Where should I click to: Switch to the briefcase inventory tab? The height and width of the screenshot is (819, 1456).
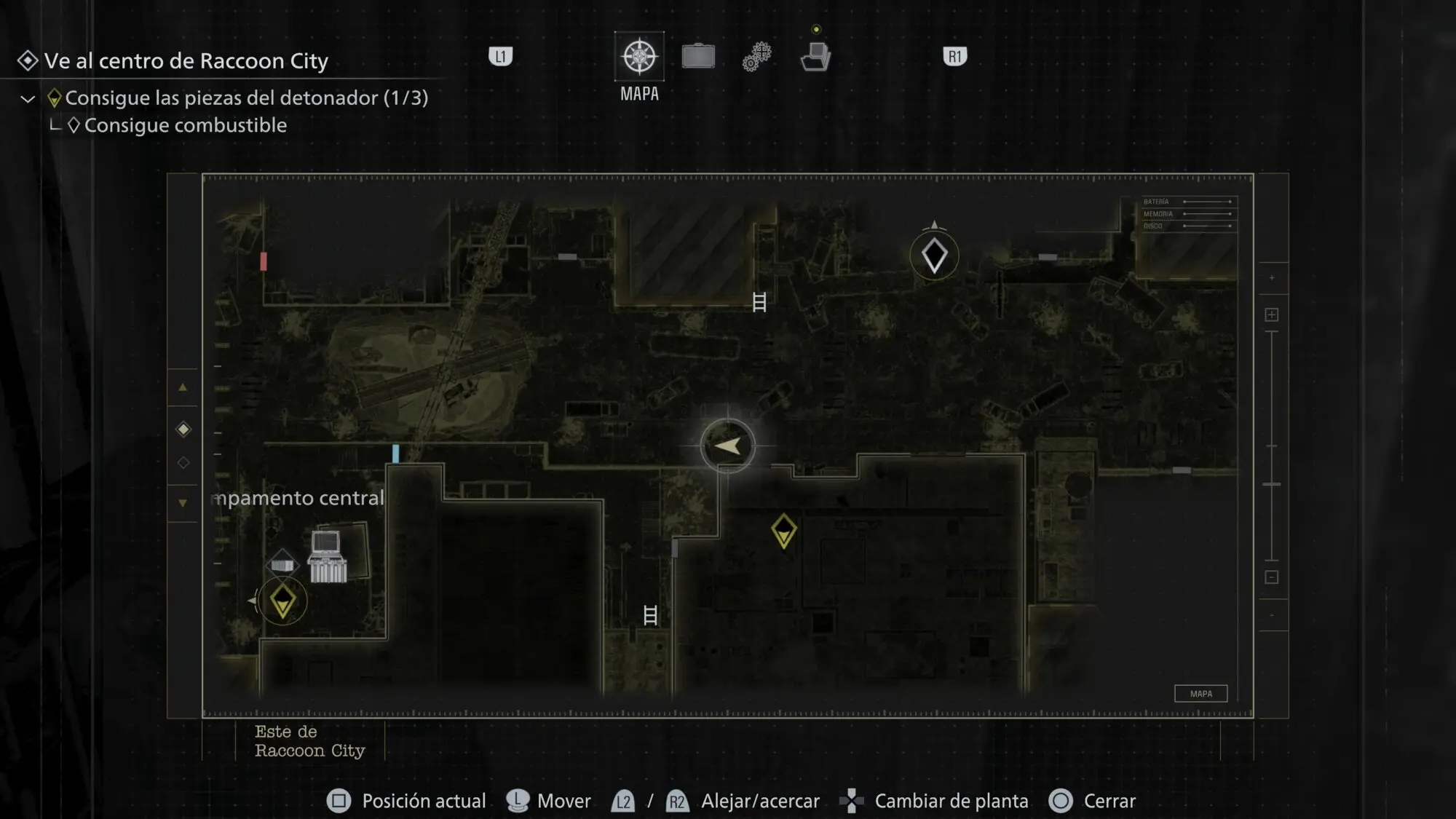[x=698, y=57]
